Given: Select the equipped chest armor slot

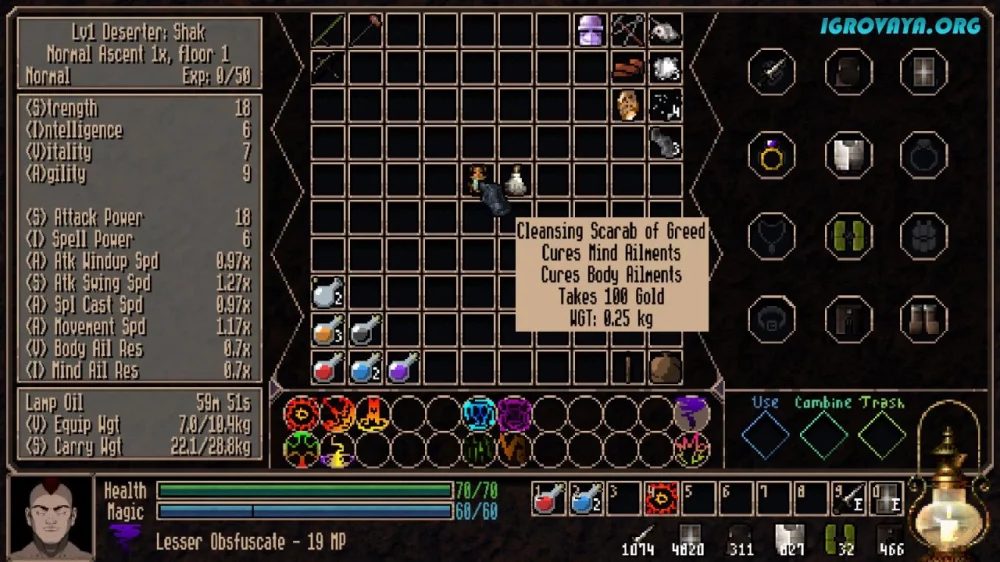Looking at the screenshot, I should (847, 155).
